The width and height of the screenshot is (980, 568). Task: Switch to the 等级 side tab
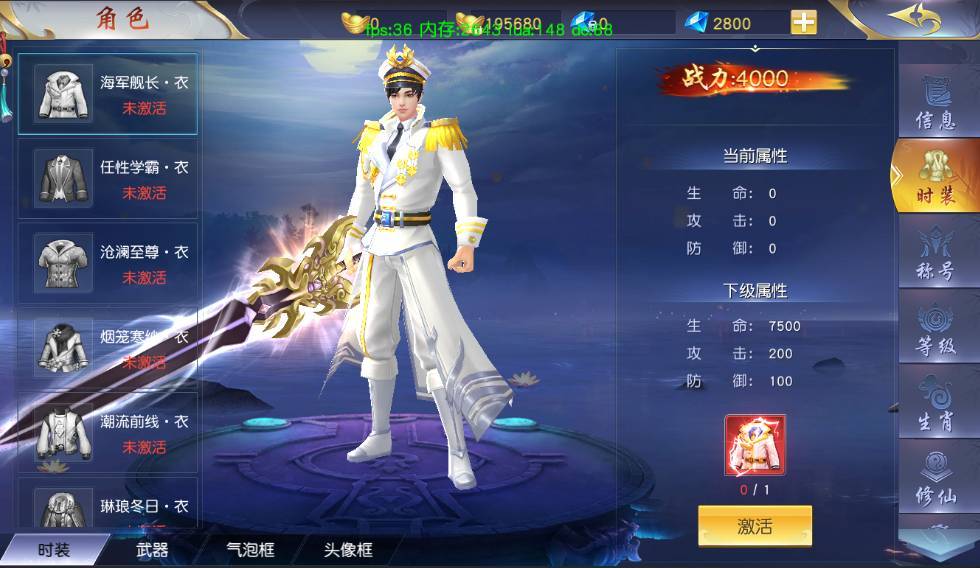tap(936, 331)
